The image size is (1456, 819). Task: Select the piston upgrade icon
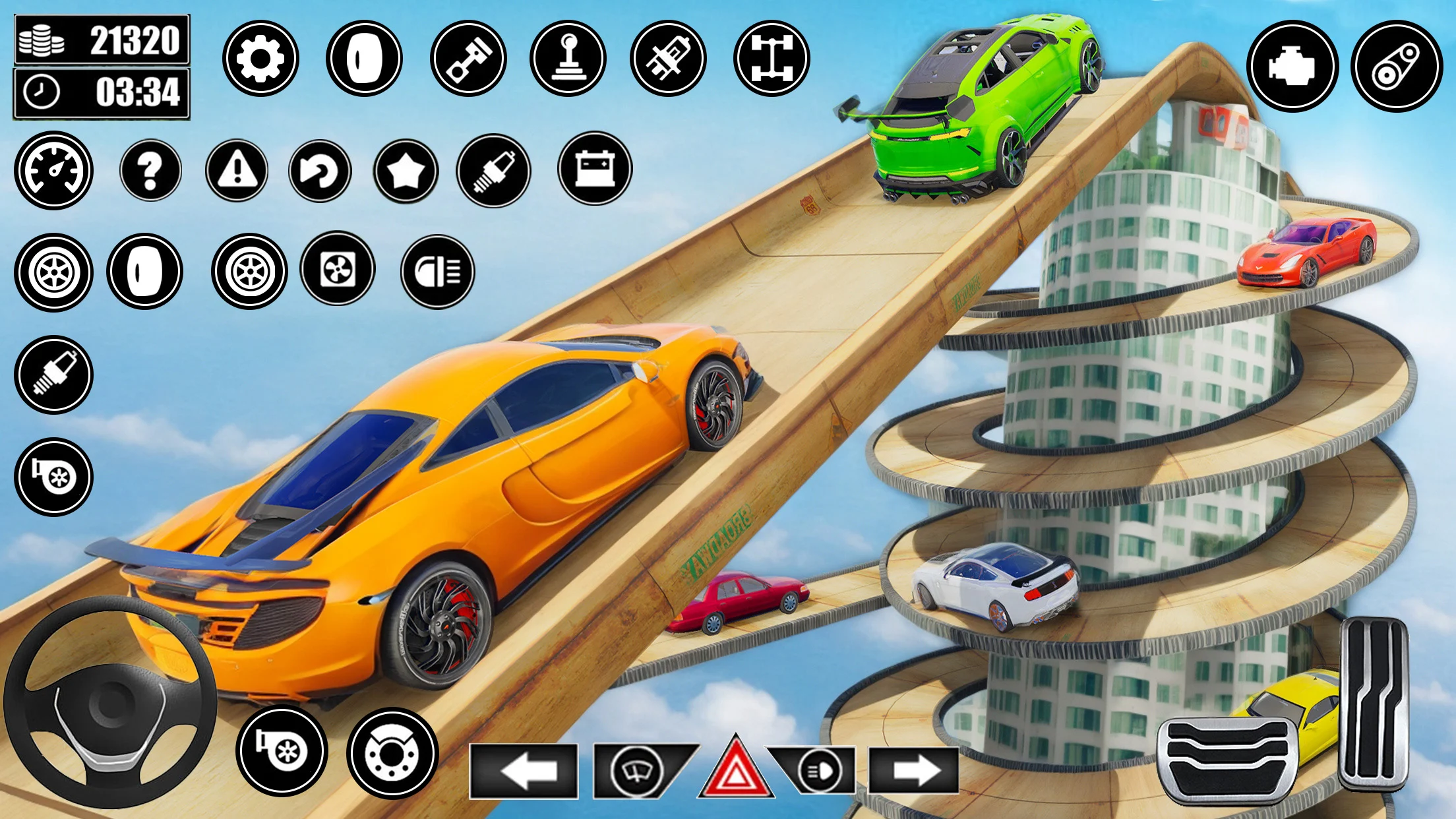tap(468, 59)
